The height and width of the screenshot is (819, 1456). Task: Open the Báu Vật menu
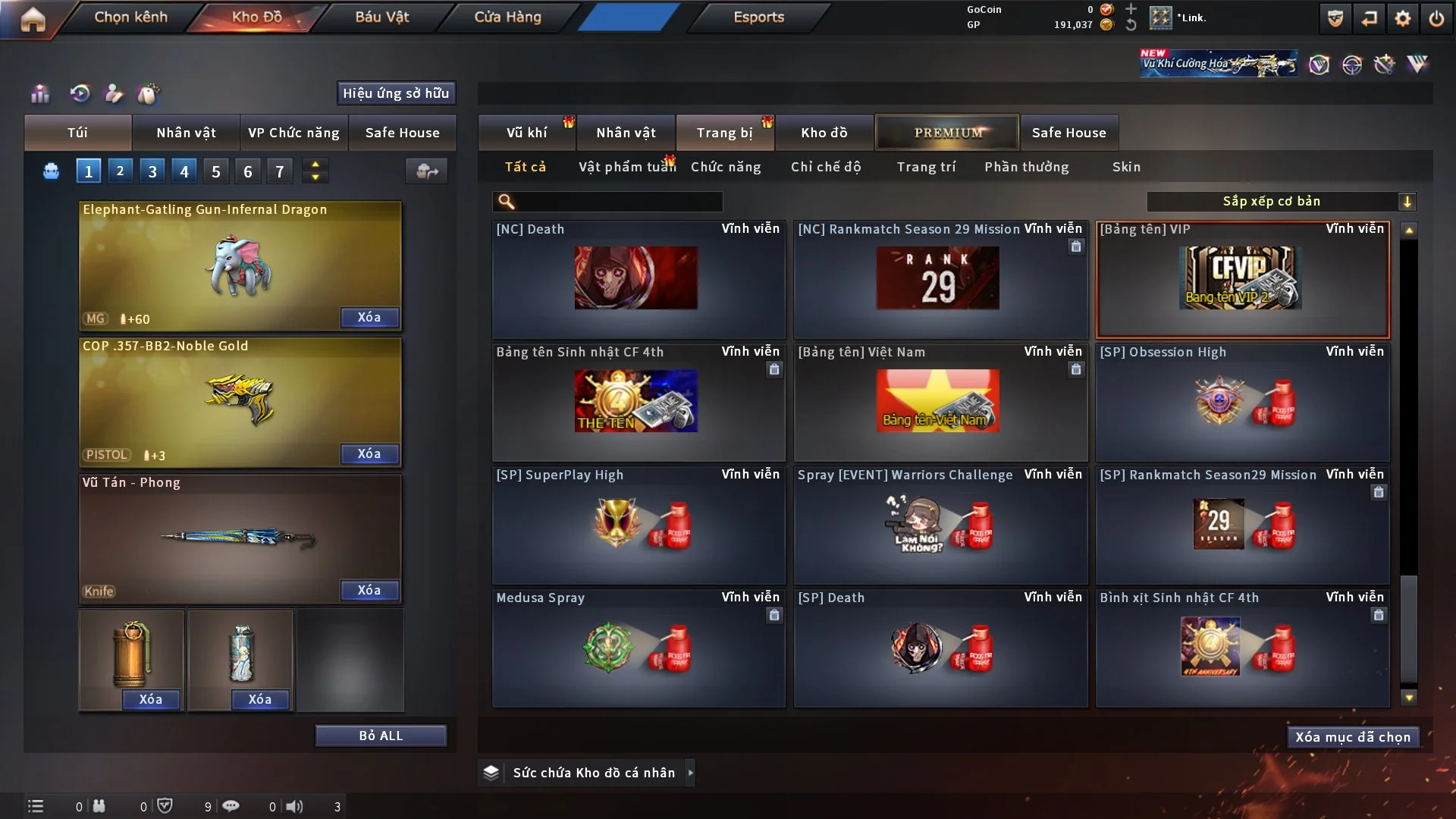click(381, 17)
